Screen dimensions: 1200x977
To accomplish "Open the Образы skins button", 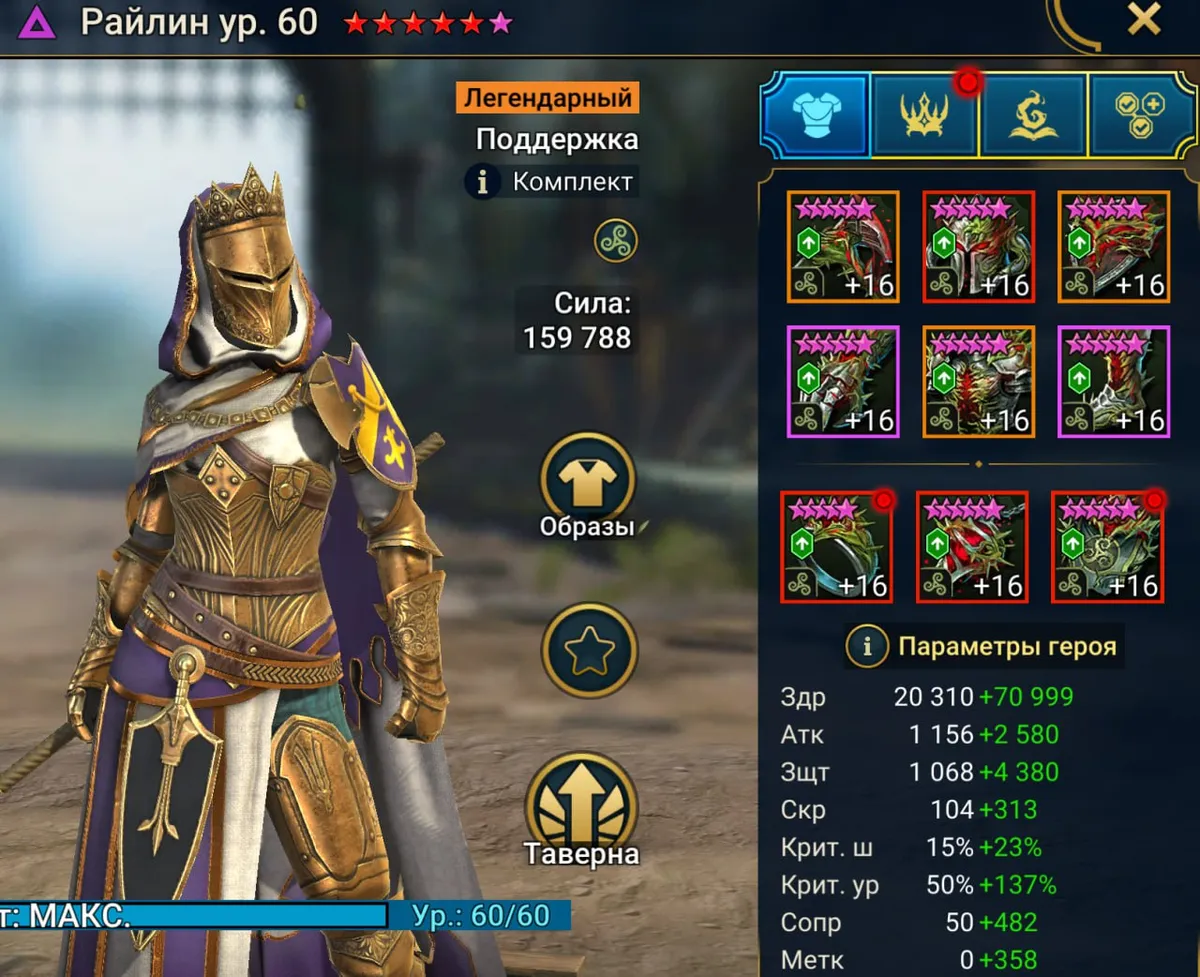I will [588, 482].
